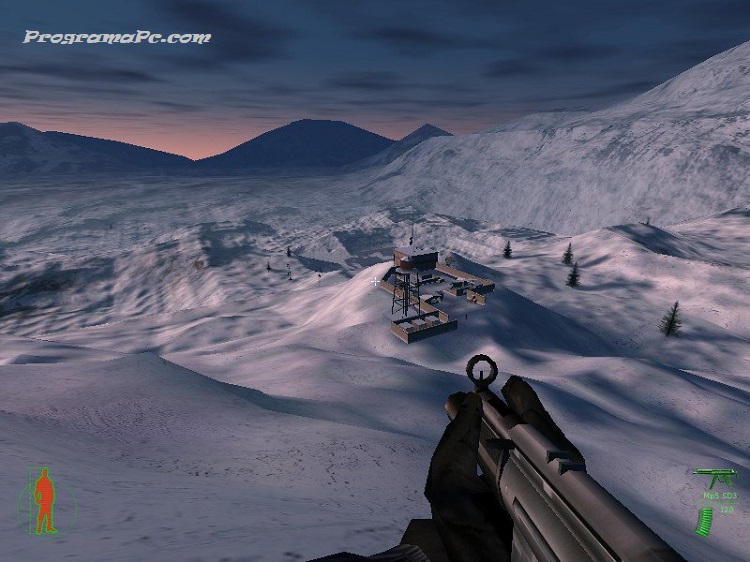Click the green ammo magazine icon

point(705,520)
